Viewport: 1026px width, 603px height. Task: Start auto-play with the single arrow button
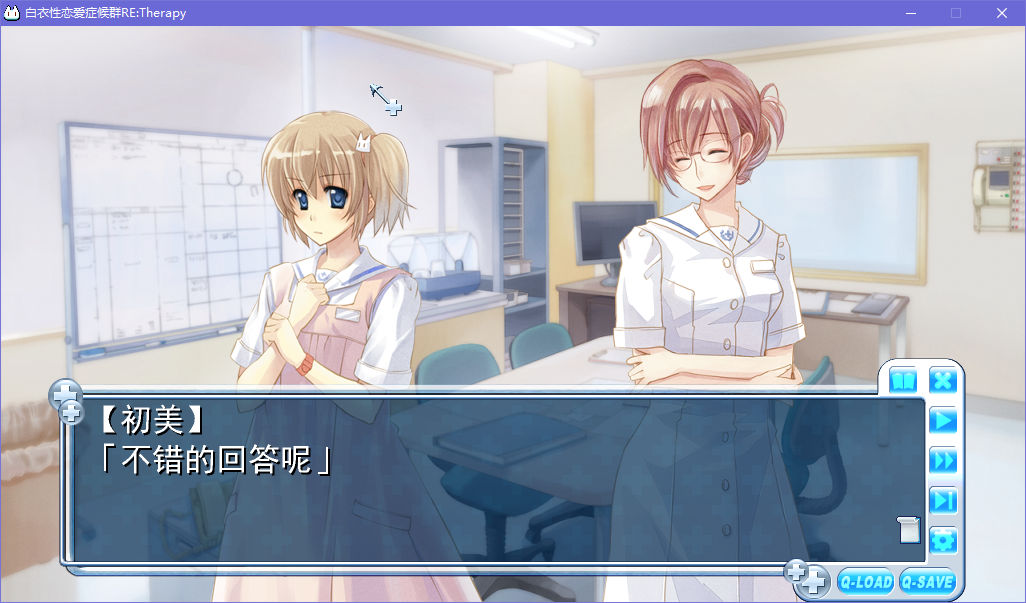(943, 420)
